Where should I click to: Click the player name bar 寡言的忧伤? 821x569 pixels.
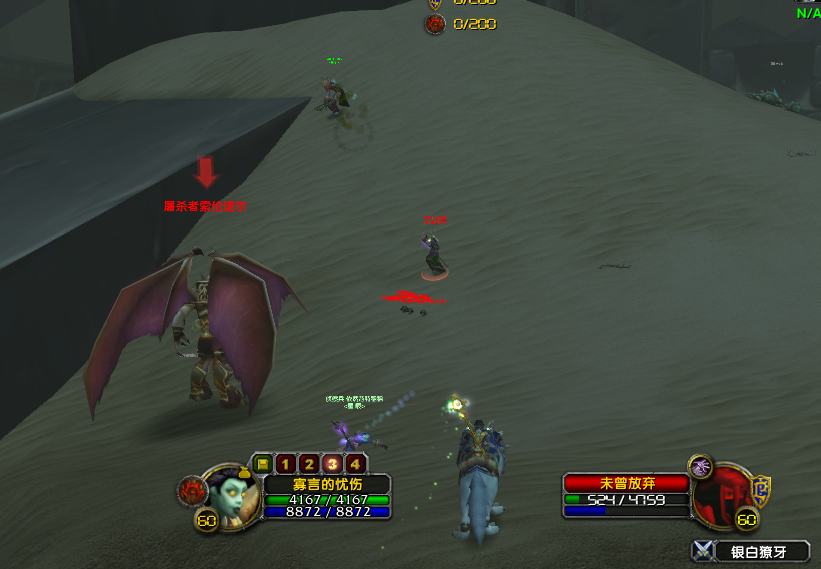coord(327,484)
